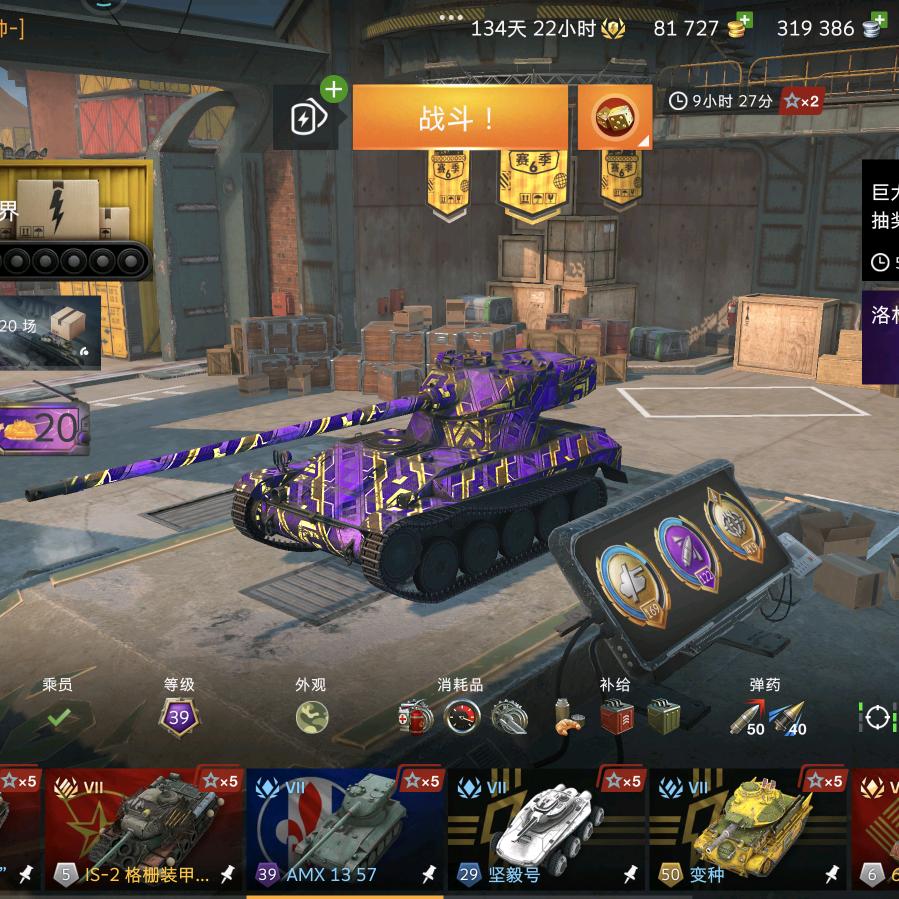Select the 坚毅号 tank card
The image size is (899, 899).
(x=547, y=828)
